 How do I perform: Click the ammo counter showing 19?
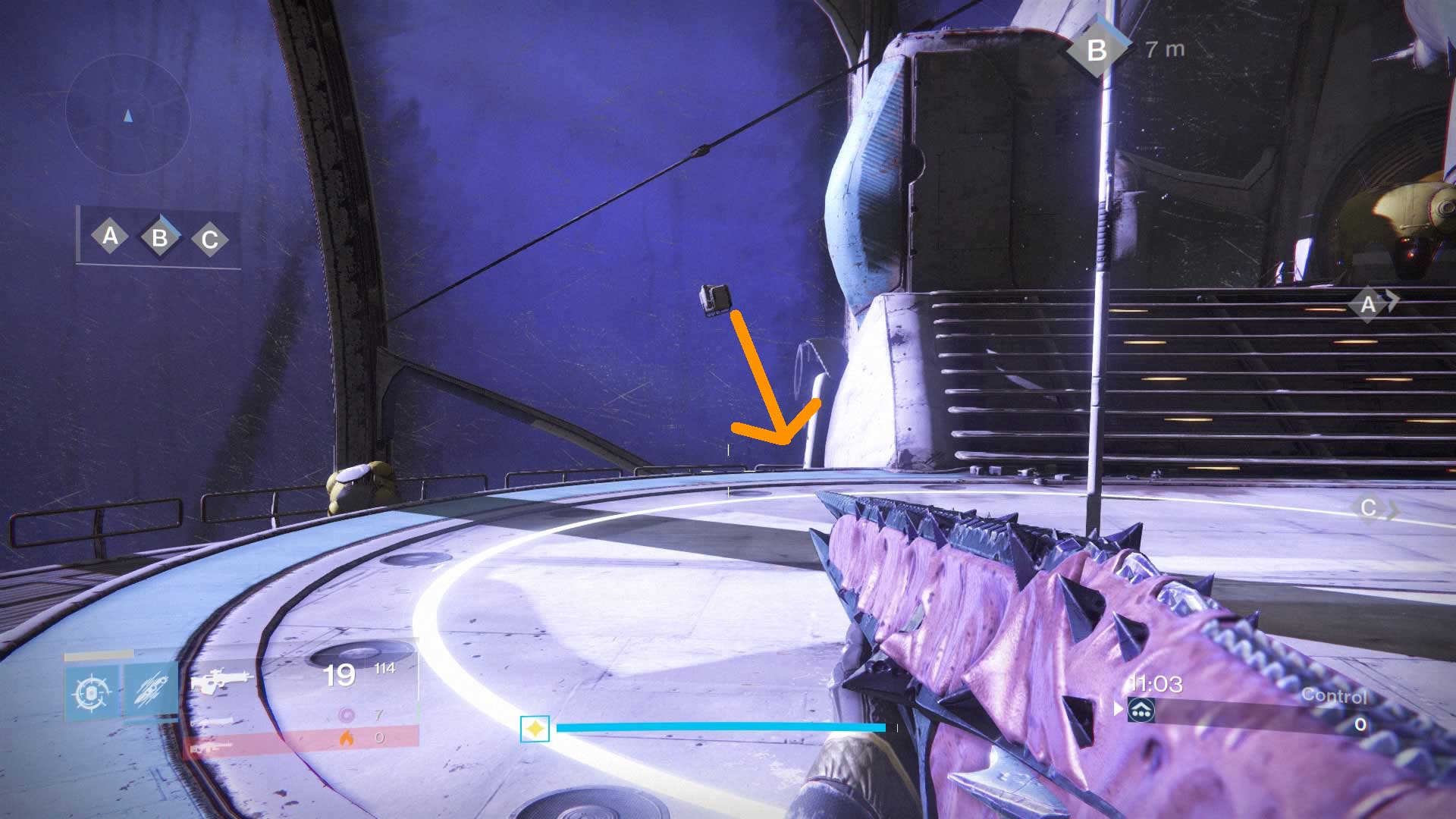pos(341,674)
